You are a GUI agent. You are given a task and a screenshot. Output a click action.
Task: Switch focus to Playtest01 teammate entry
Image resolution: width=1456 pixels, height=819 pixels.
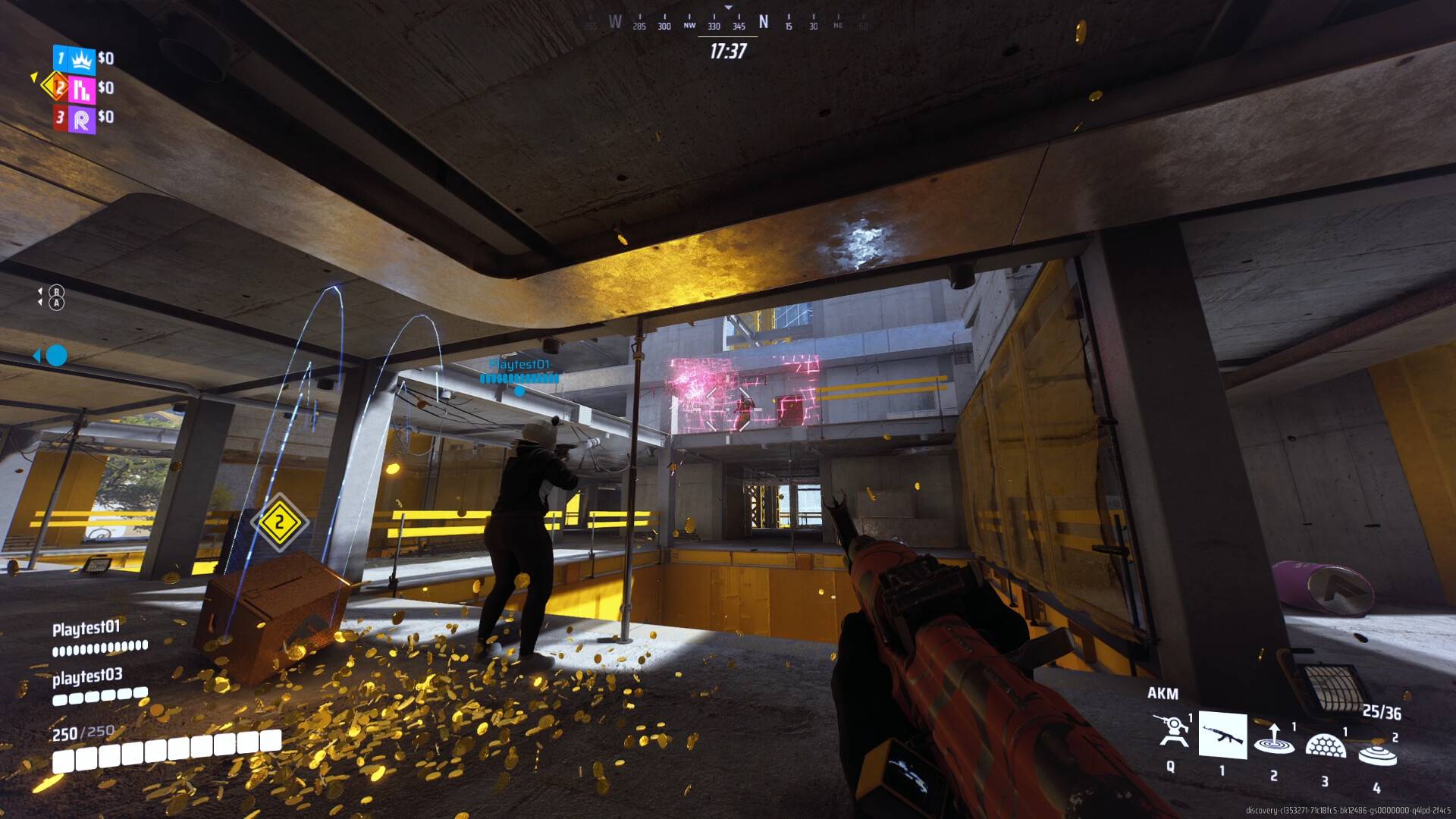tap(87, 629)
